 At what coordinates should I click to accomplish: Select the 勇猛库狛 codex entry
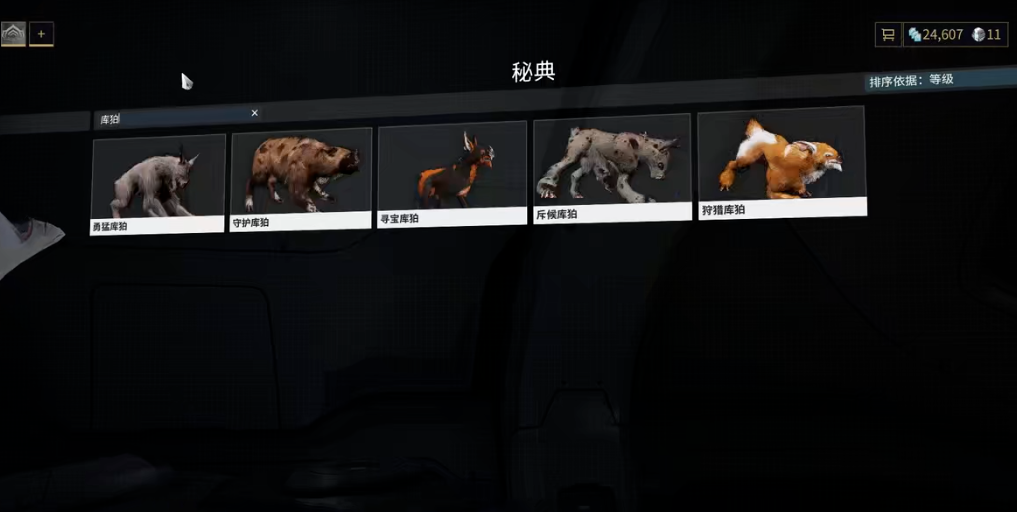(158, 184)
